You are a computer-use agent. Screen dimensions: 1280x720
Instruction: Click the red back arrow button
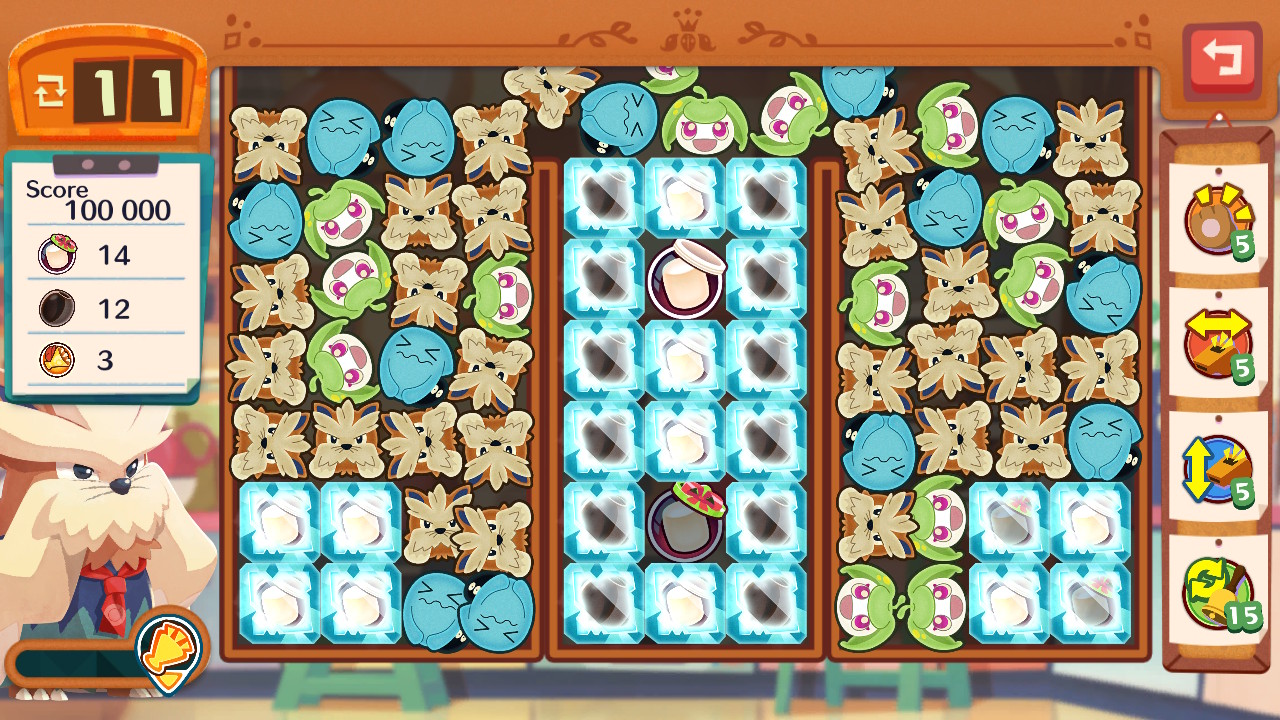pyautogui.click(x=1221, y=59)
